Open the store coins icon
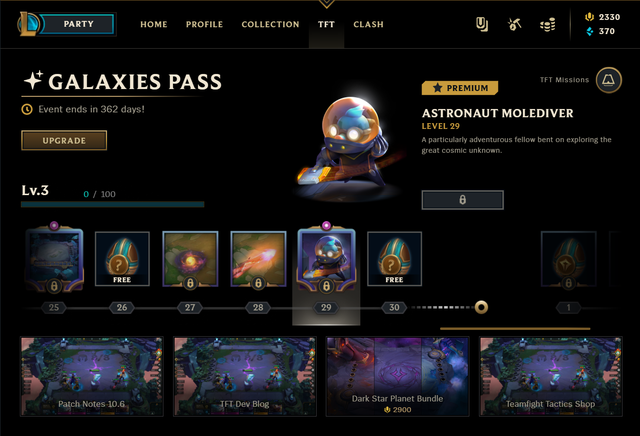640x436 pixels. tap(547, 24)
